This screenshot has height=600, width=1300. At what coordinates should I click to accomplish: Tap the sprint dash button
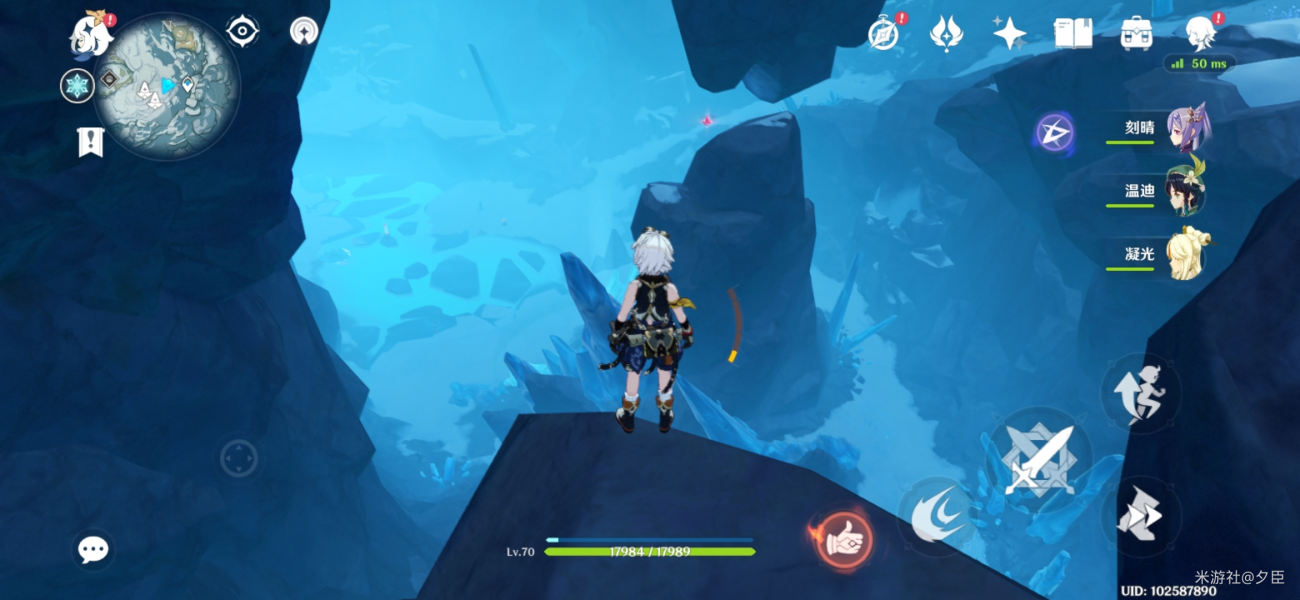pyautogui.click(x=1140, y=516)
